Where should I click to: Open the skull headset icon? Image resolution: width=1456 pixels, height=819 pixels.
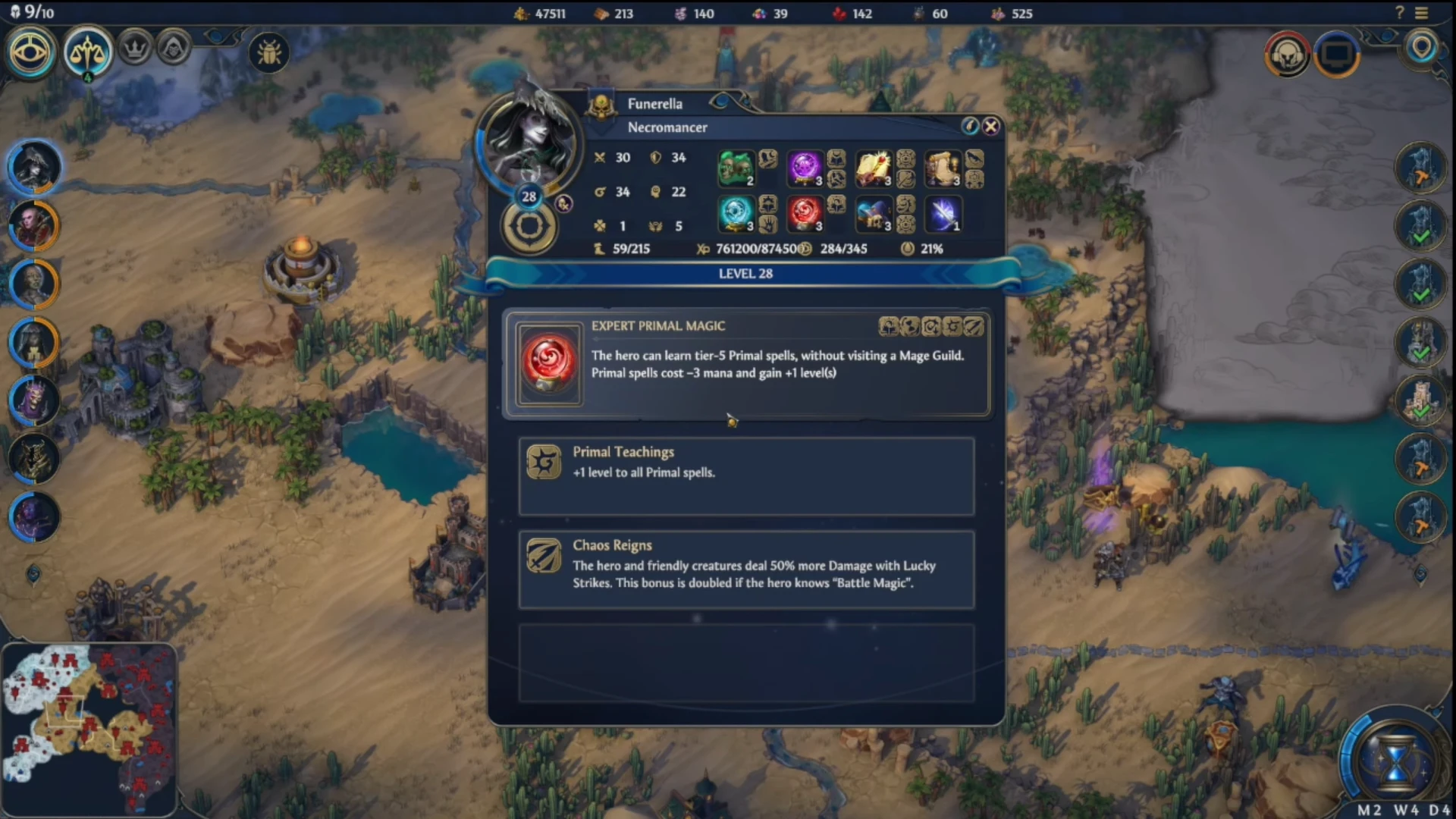[x=1287, y=54]
